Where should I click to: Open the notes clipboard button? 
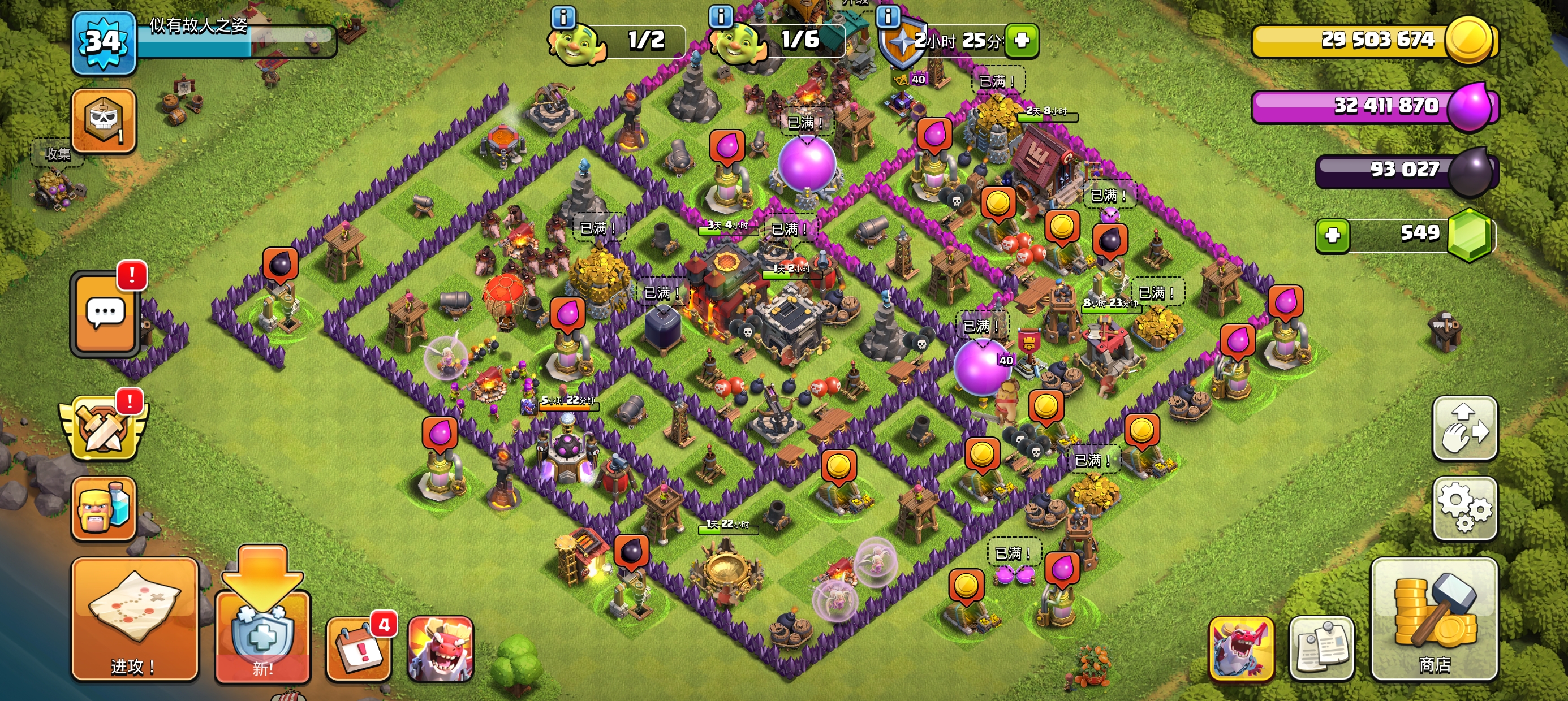1321,648
